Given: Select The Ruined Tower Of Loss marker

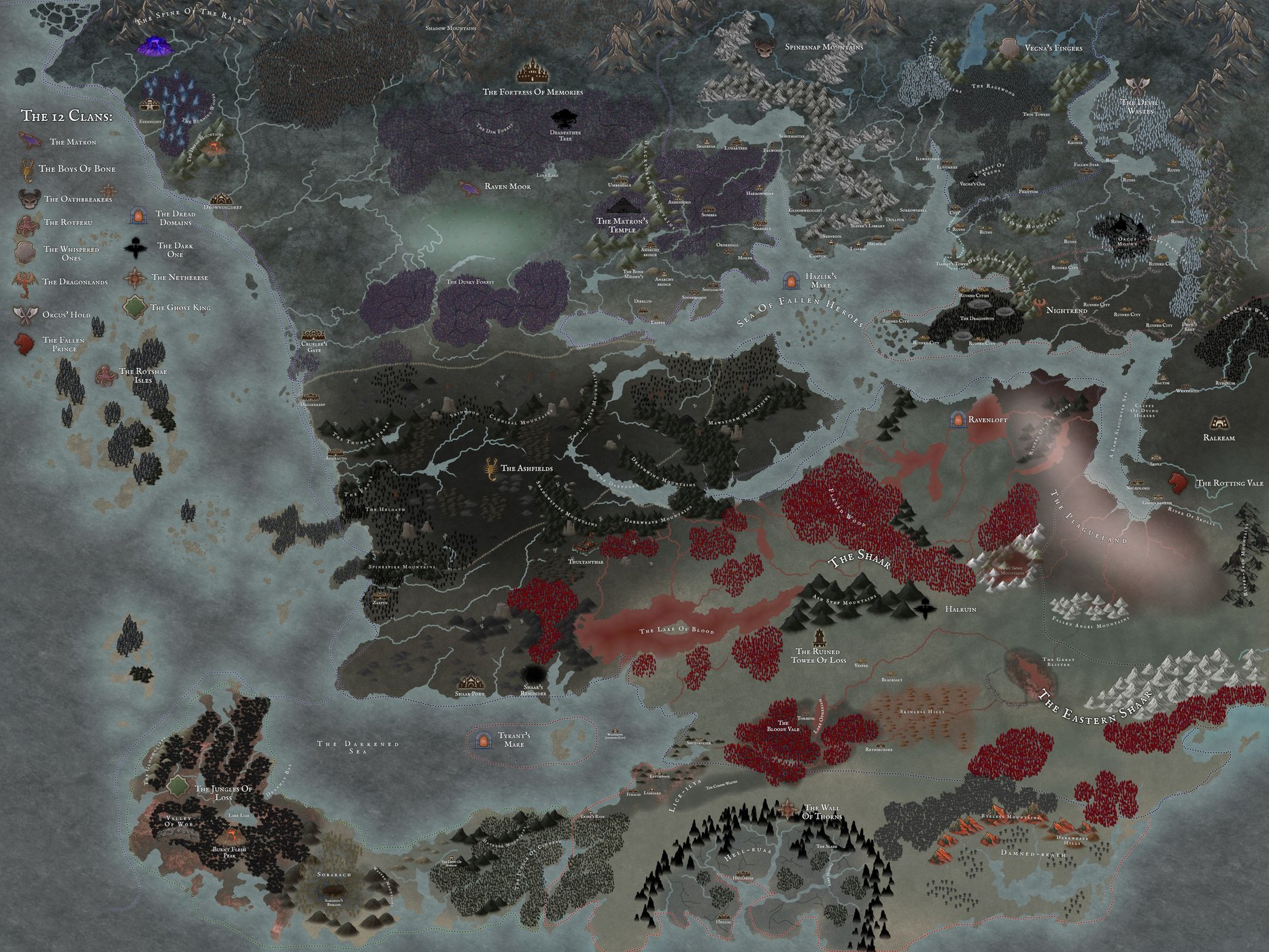Looking at the screenshot, I should [x=819, y=637].
